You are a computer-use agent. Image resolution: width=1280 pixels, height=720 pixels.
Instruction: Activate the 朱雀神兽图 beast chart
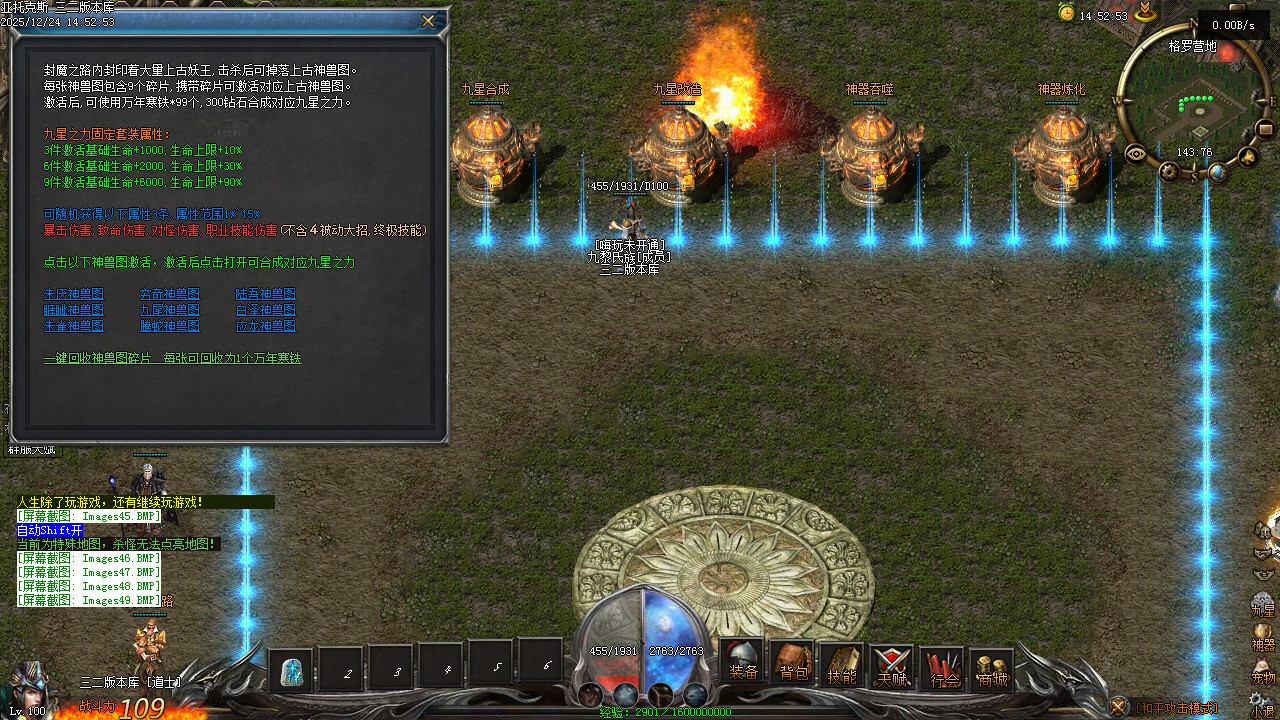click(74, 326)
